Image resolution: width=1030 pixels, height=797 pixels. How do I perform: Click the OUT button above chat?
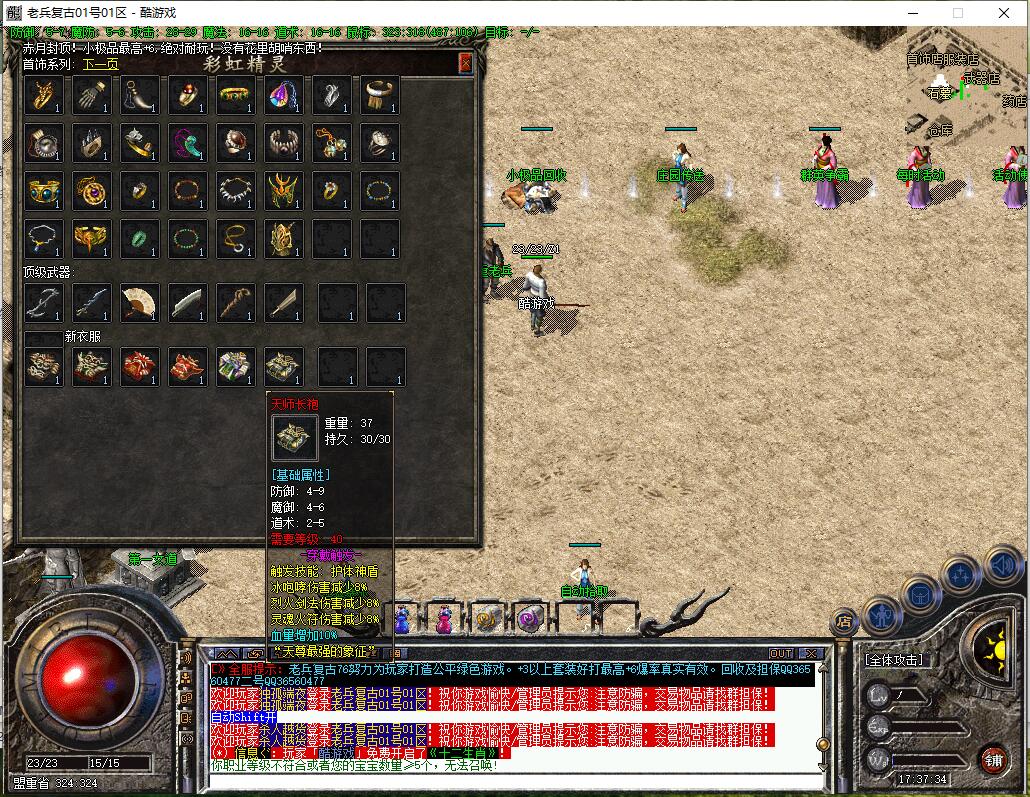coord(781,653)
